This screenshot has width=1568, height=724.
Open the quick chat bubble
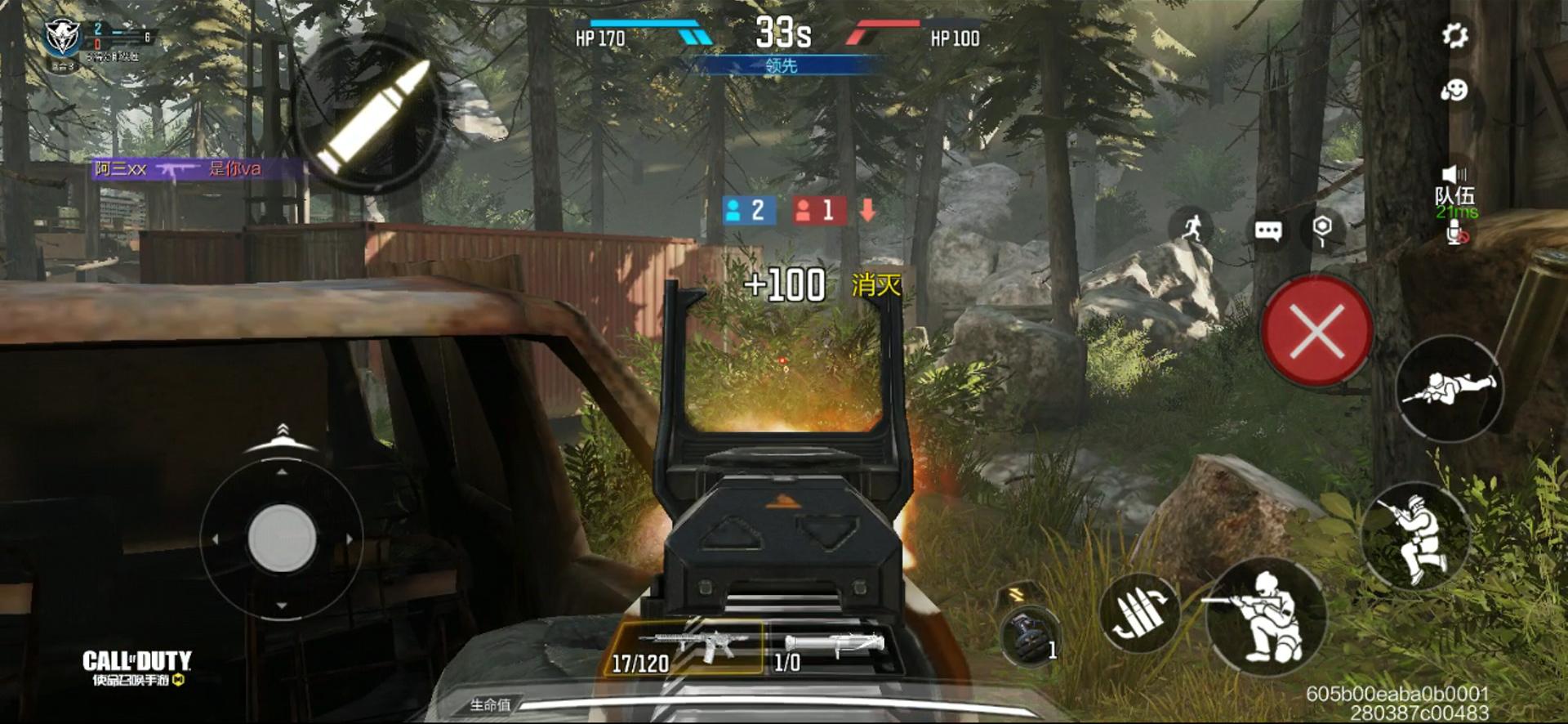[1267, 231]
